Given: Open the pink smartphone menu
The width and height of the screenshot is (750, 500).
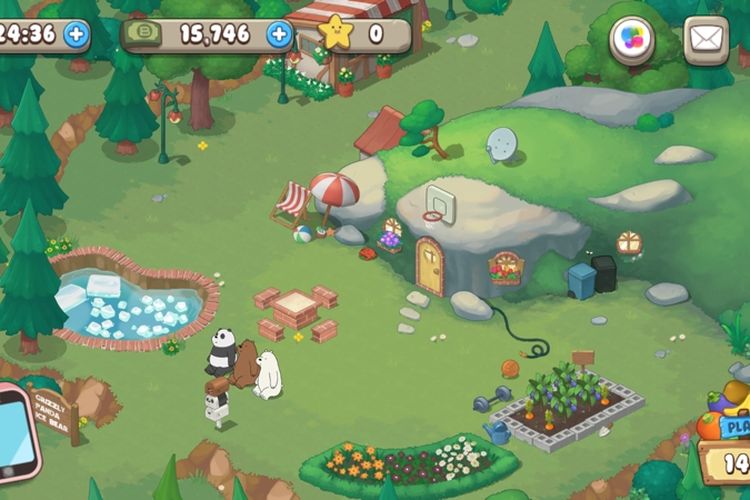Looking at the screenshot, I should point(16,428).
